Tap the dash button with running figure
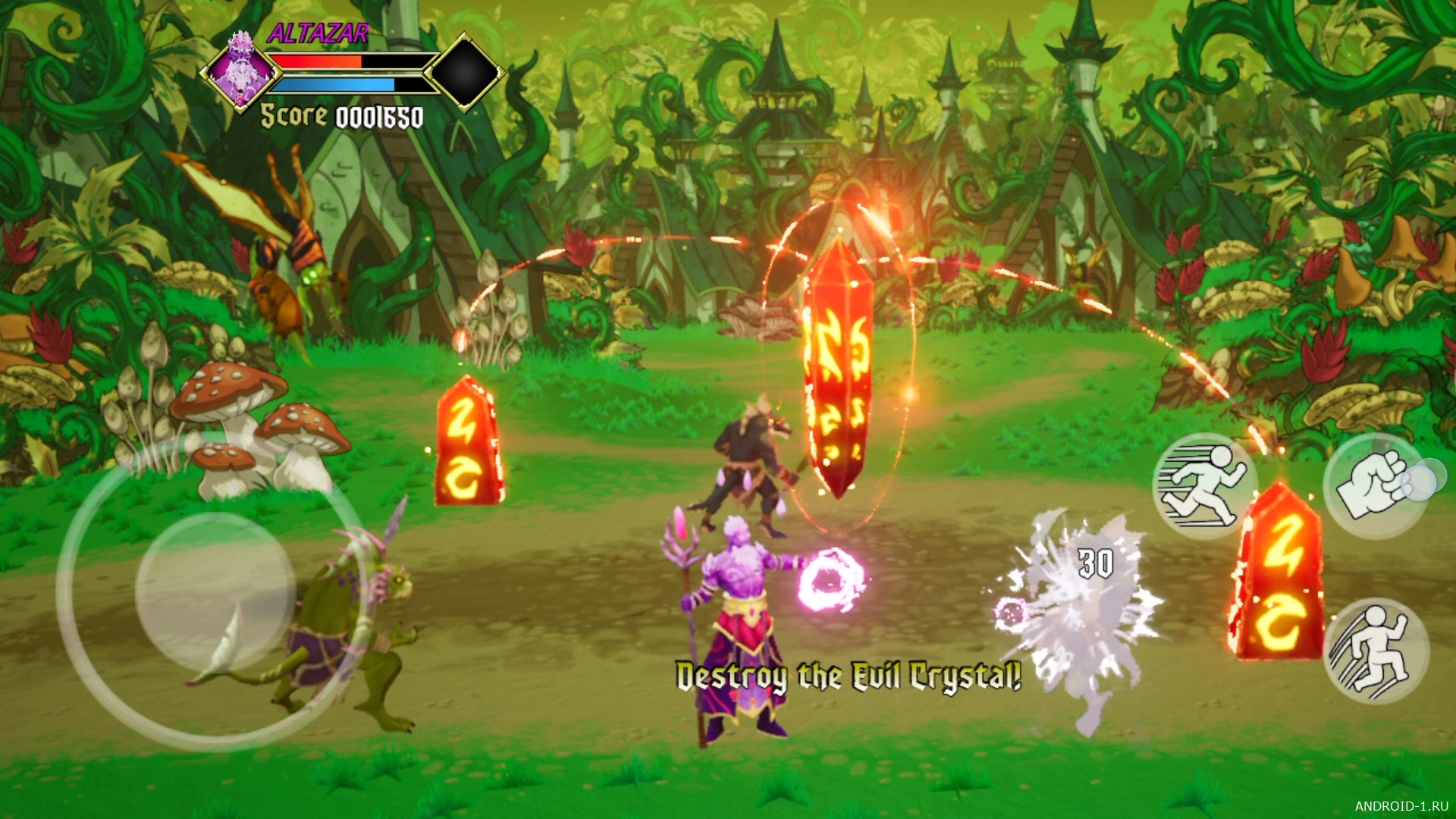This screenshot has height=819, width=1456. click(1204, 485)
